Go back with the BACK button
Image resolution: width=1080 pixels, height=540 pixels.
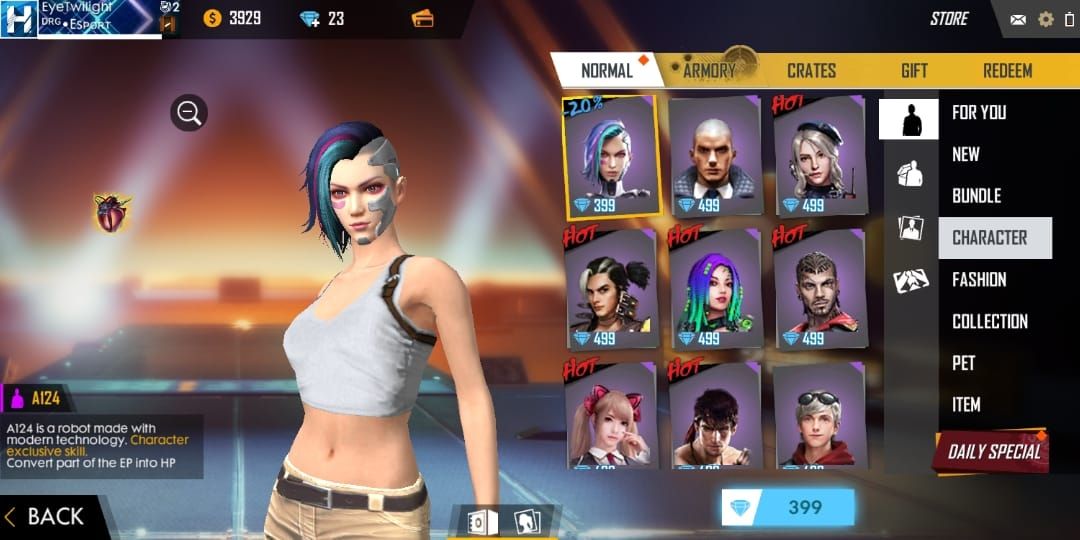[x=46, y=516]
